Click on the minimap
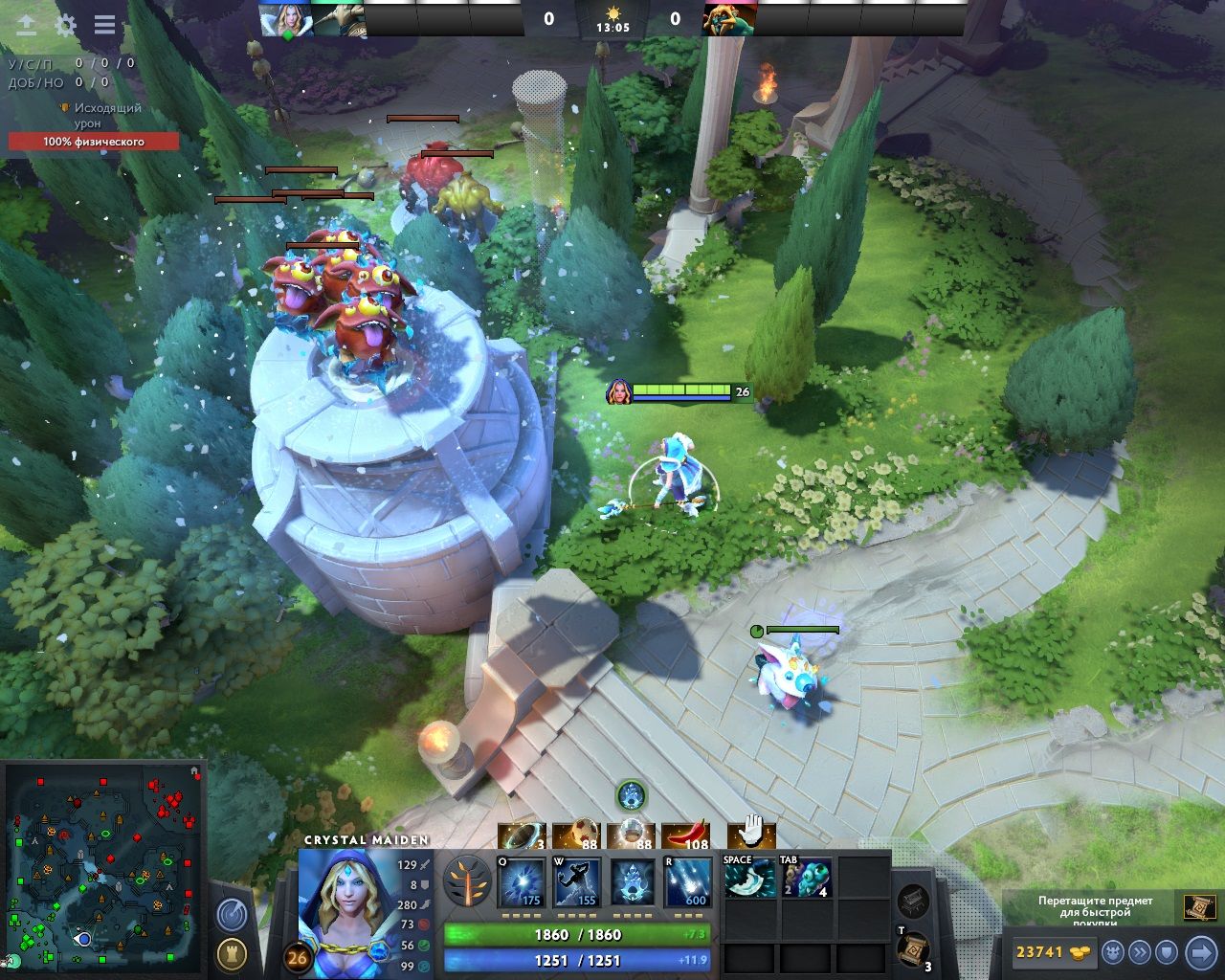1225x980 pixels. (x=105, y=866)
